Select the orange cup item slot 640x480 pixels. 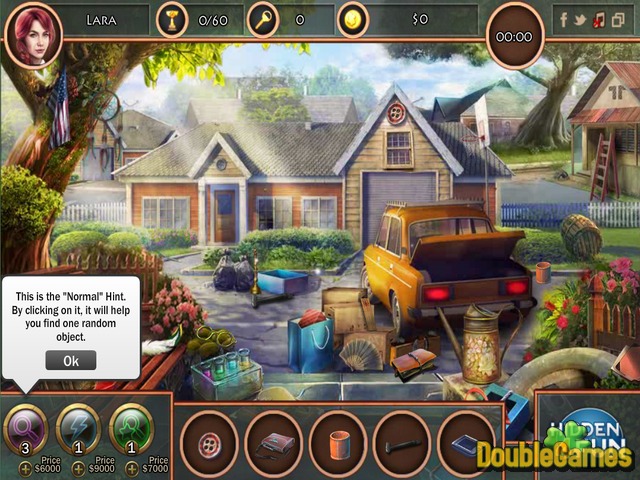338,439
